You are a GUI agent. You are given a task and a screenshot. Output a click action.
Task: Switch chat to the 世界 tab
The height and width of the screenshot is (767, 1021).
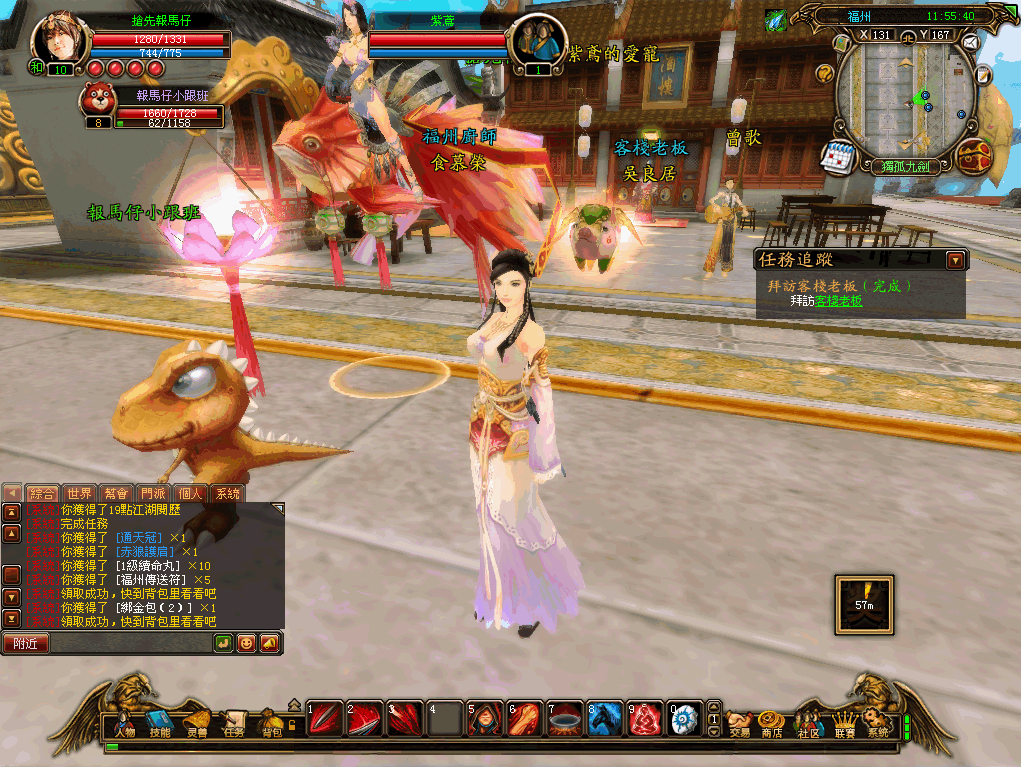pyautogui.click(x=78, y=493)
